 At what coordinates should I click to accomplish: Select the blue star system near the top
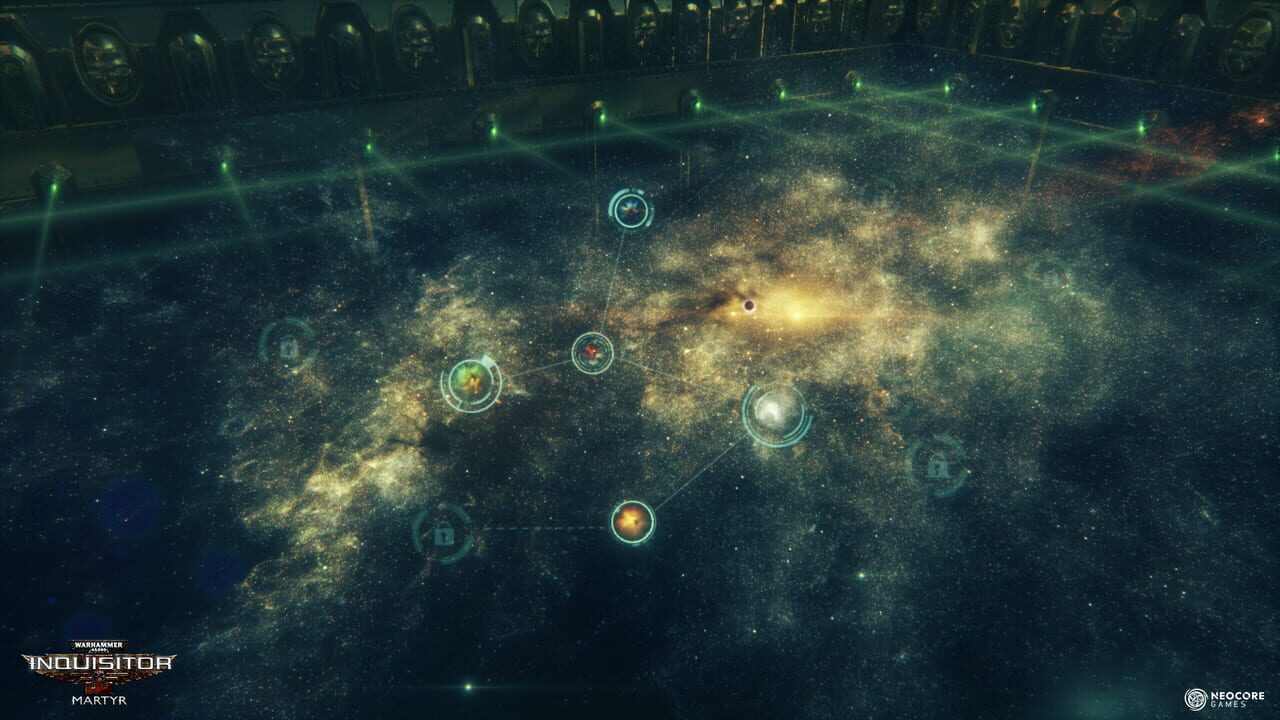pos(631,210)
